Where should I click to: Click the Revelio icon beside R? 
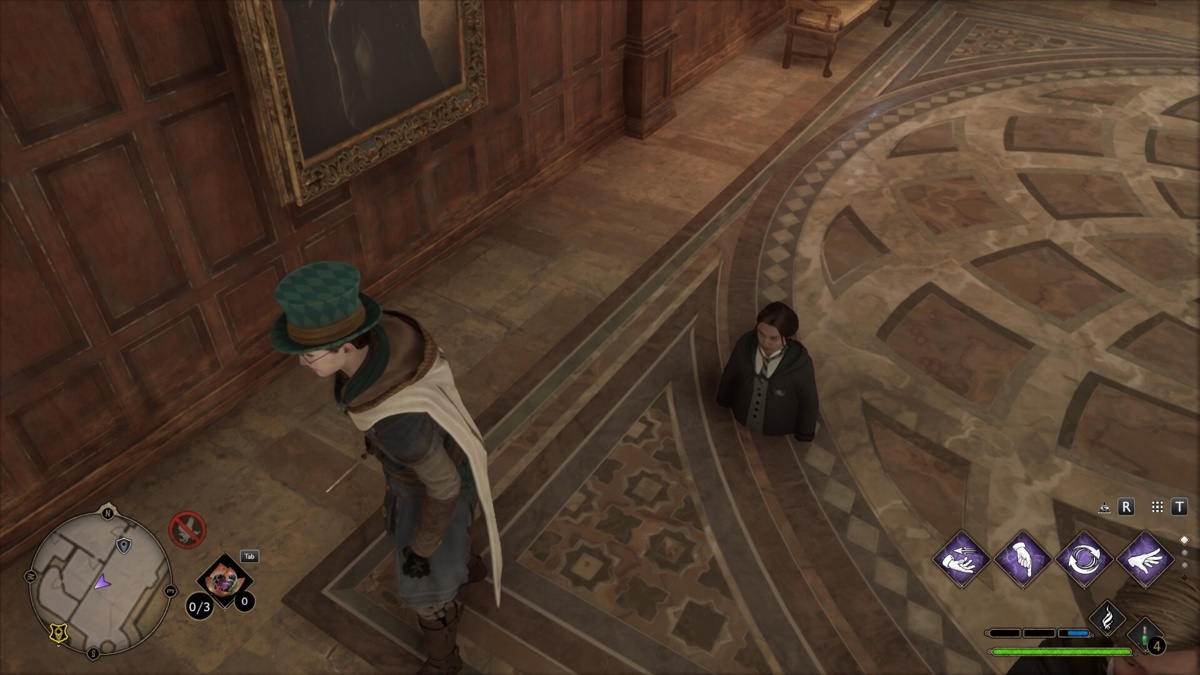1102,507
